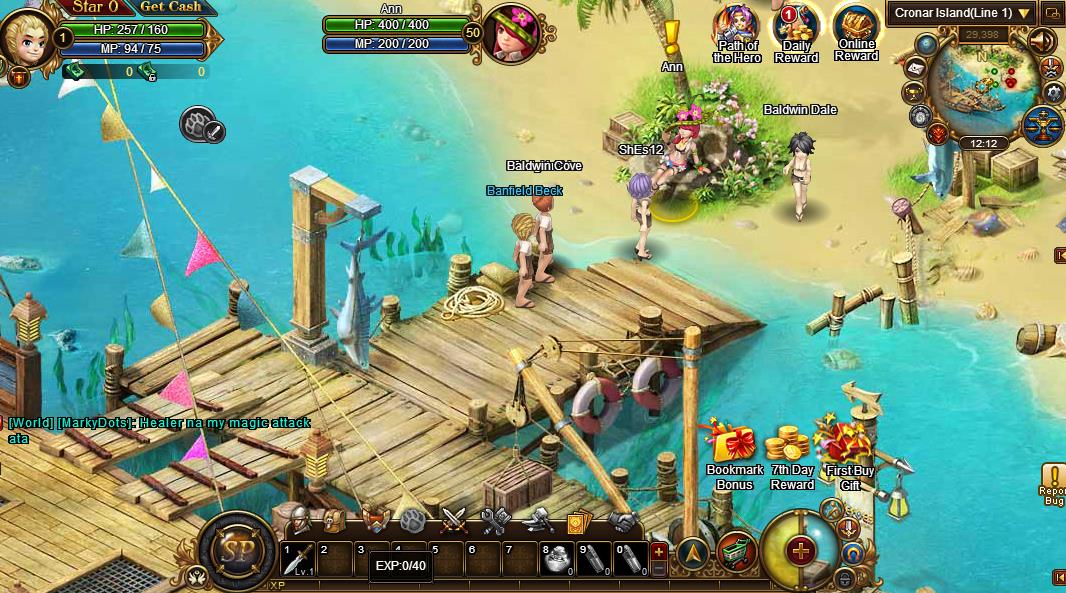Click Ann's target portrait
Image resolution: width=1066 pixels, height=593 pixels.
pyautogui.click(x=512, y=34)
